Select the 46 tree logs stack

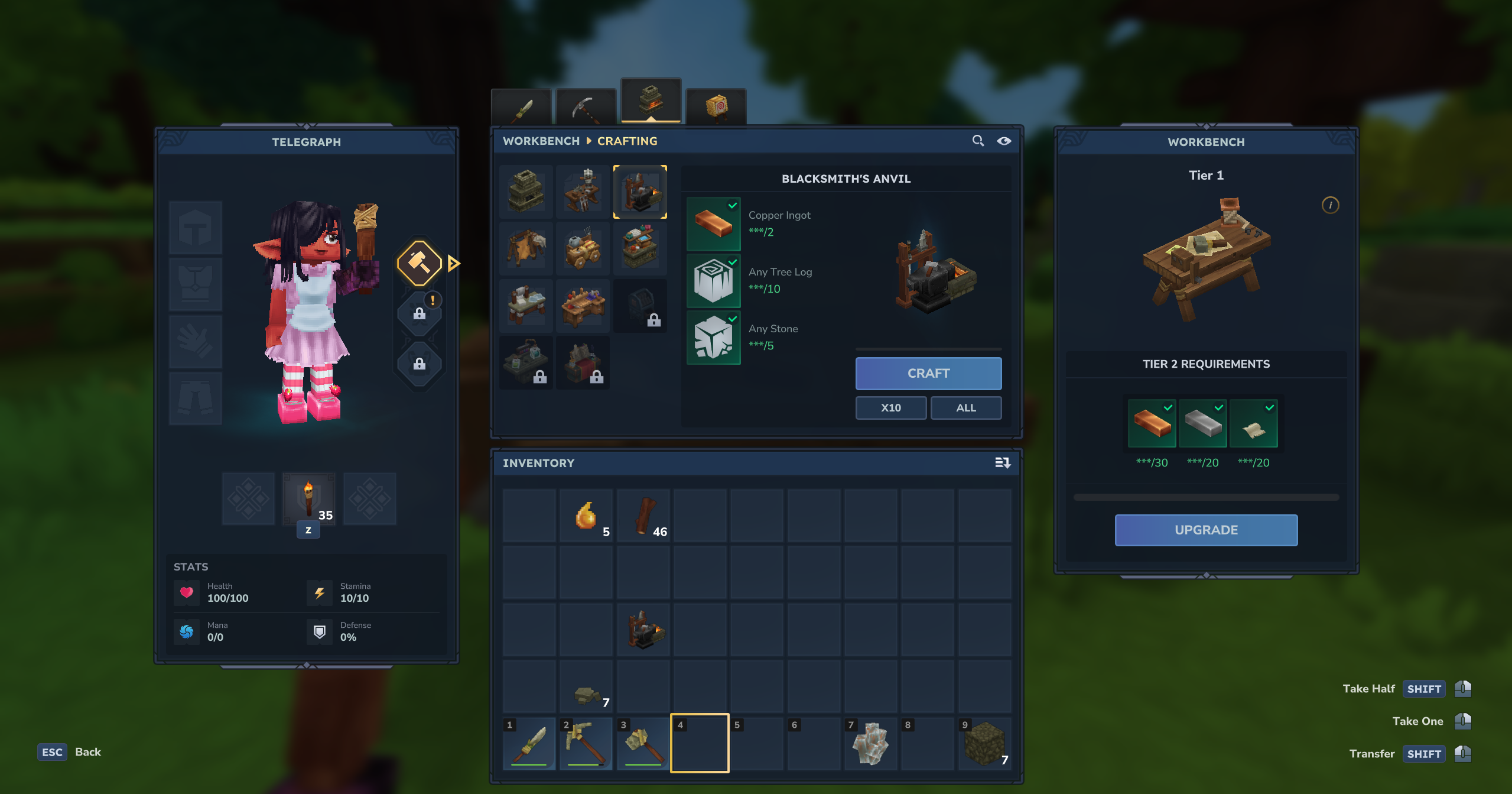click(643, 516)
